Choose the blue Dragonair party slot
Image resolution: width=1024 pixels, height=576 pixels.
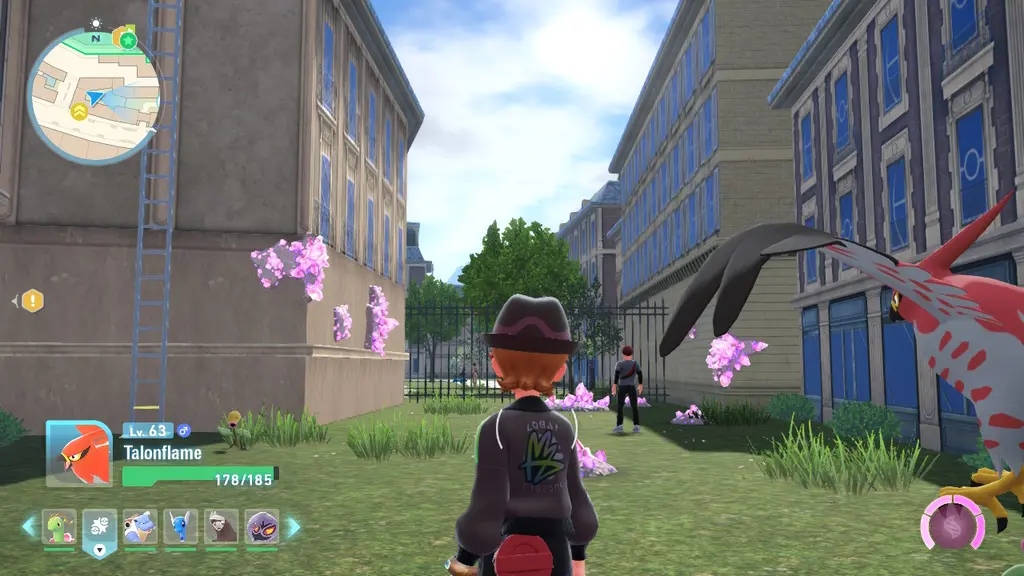(x=181, y=526)
